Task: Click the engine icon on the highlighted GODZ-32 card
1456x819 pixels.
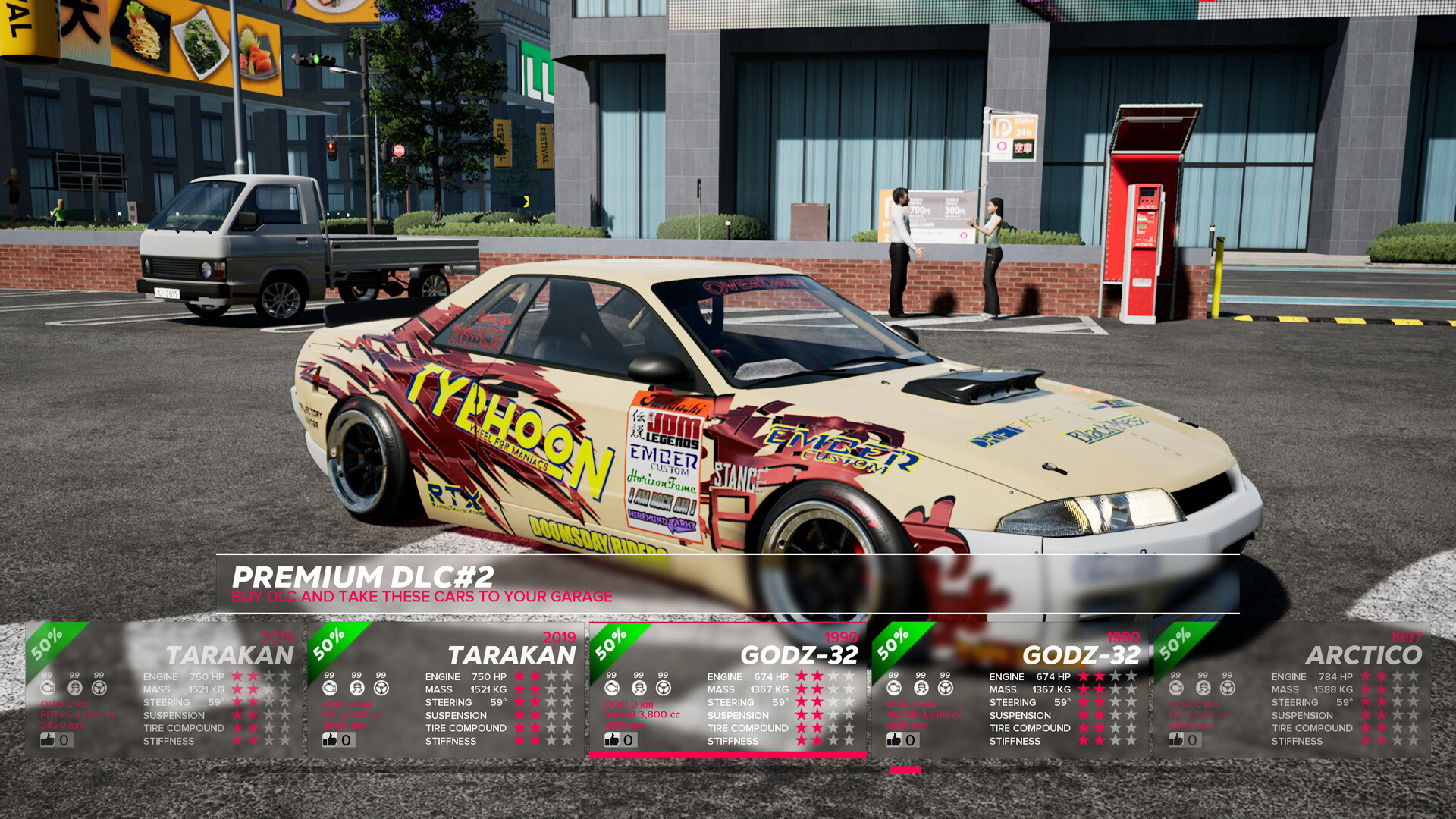Action: (x=612, y=689)
